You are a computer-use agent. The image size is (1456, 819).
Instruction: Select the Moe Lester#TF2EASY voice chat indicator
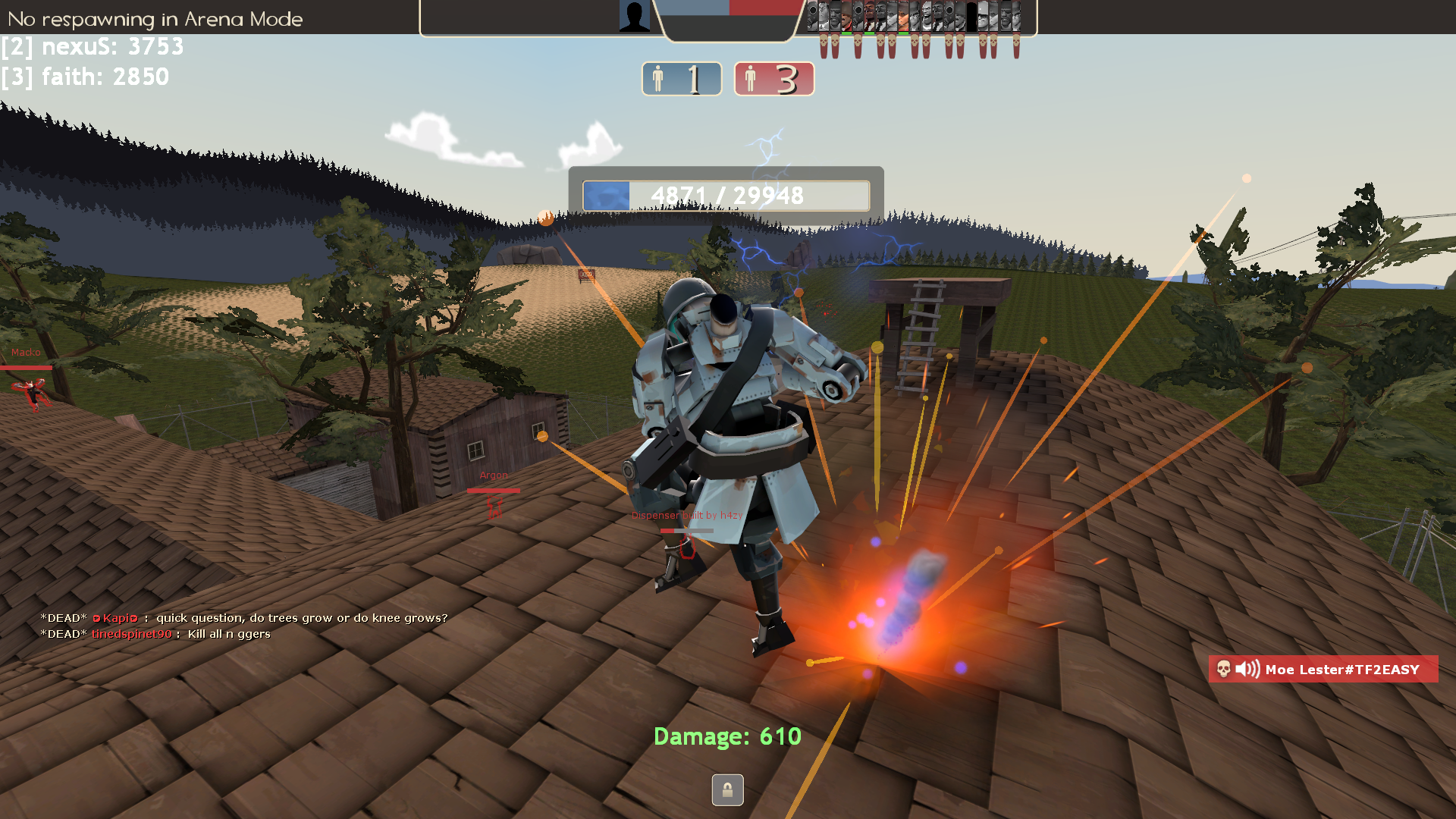pyautogui.click(x=1323, y=669)
